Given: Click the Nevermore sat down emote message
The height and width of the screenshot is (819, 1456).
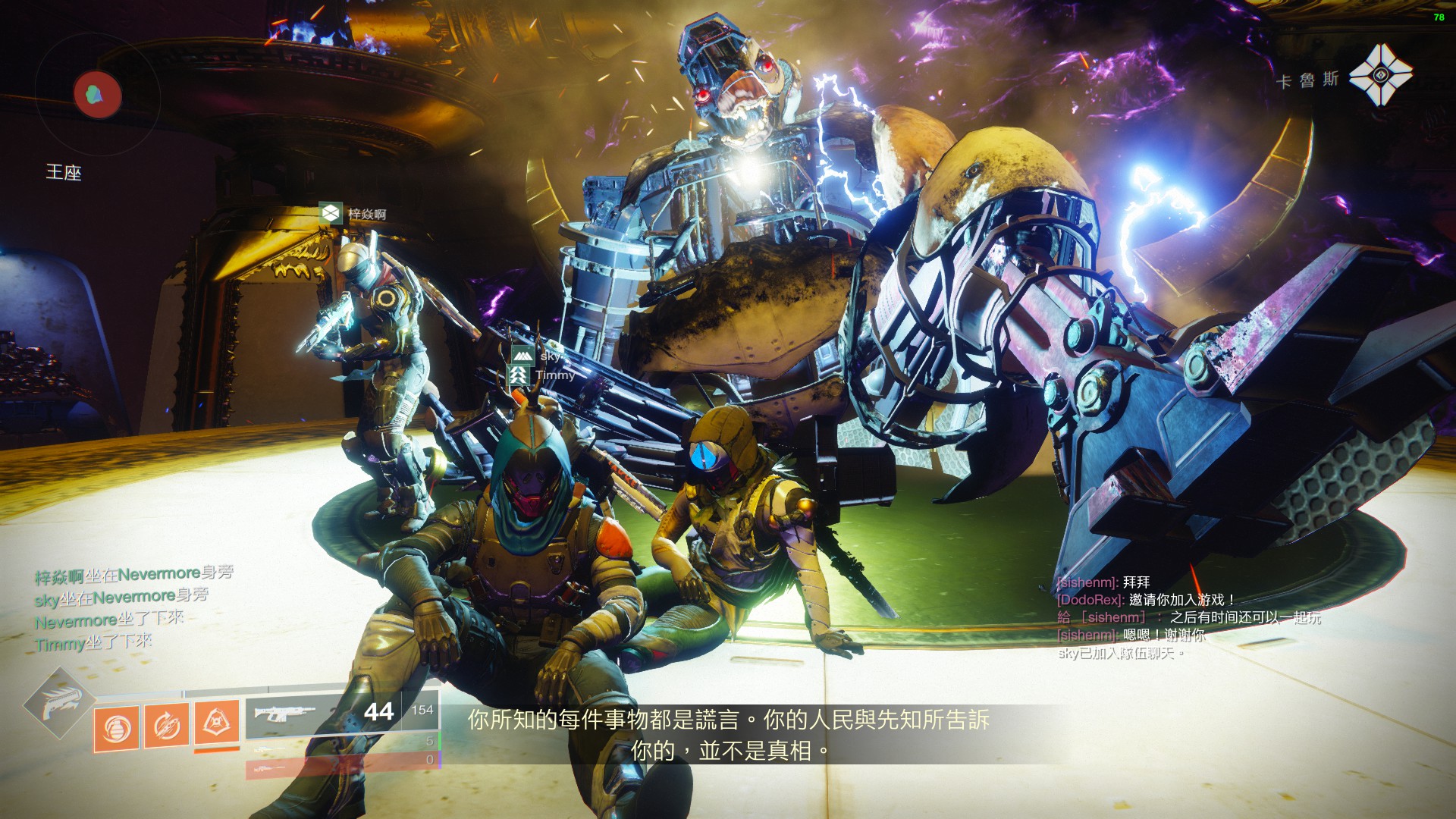Looking at the screenshot, I should [109, 620].
